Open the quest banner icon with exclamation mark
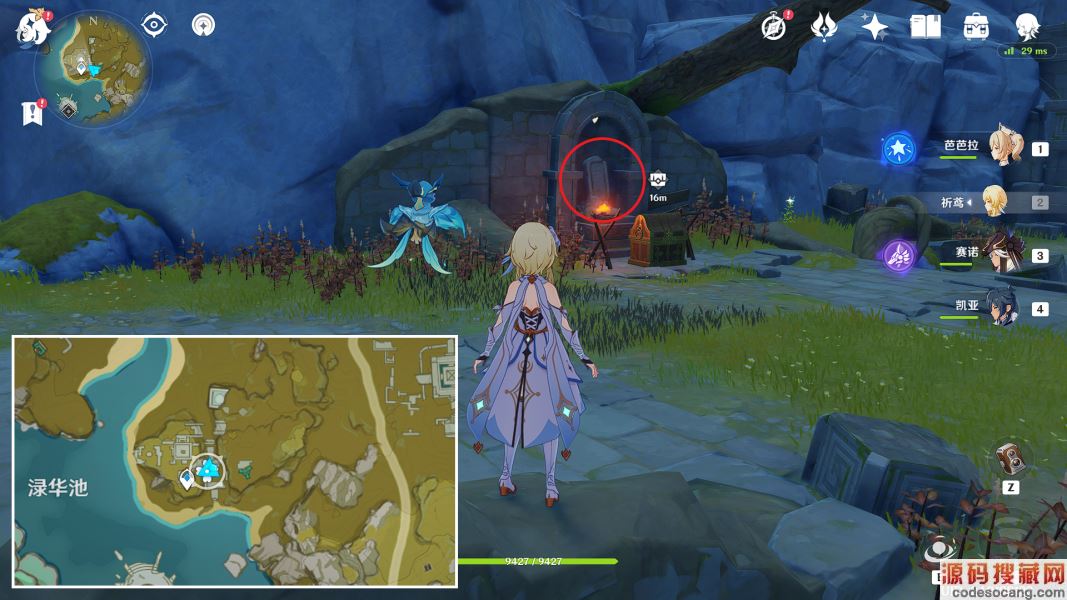 [x=32, y=113]
